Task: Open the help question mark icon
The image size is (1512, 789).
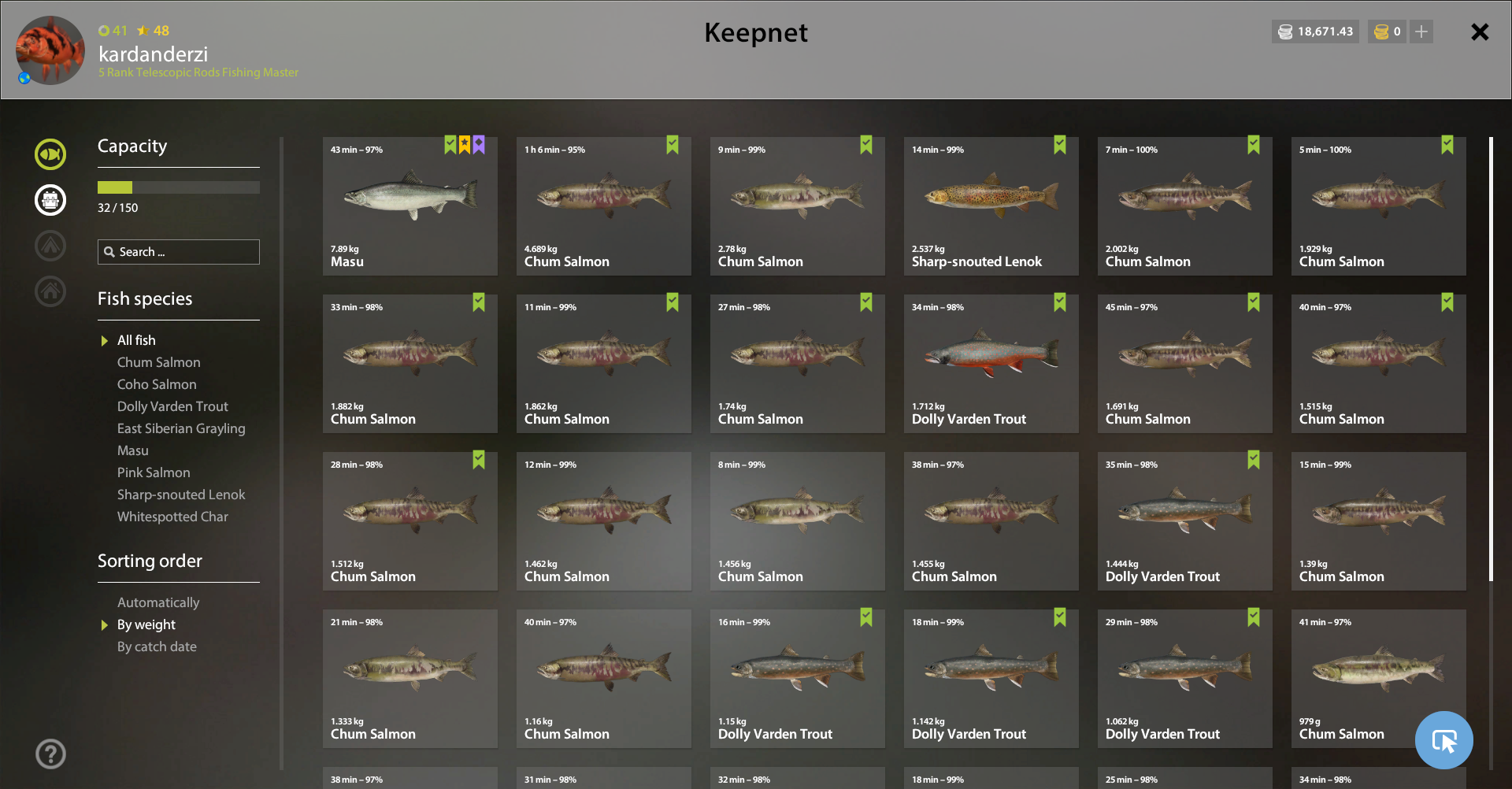Action: [50, 754]
